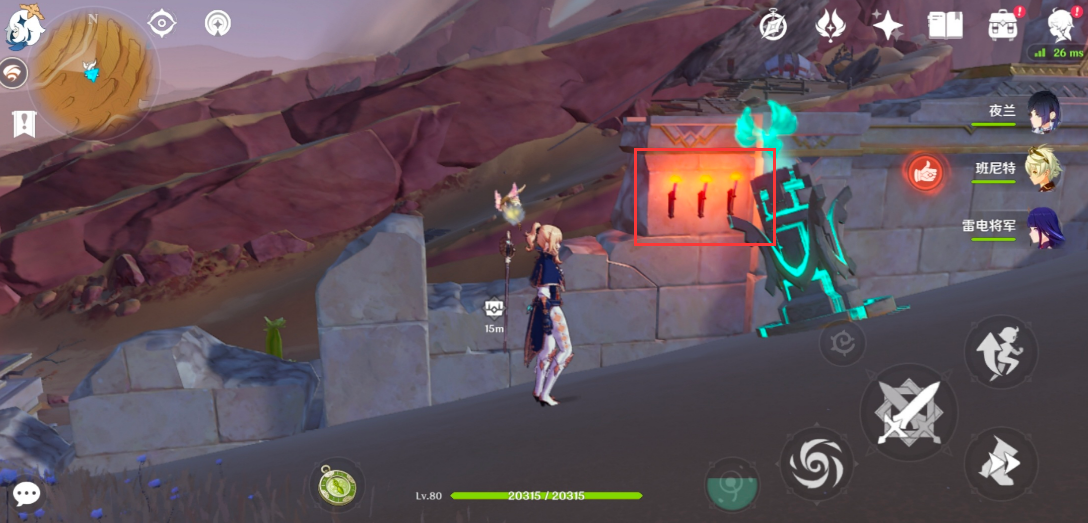Open the compass events icon
The image size is (1088, 523).
772,25
